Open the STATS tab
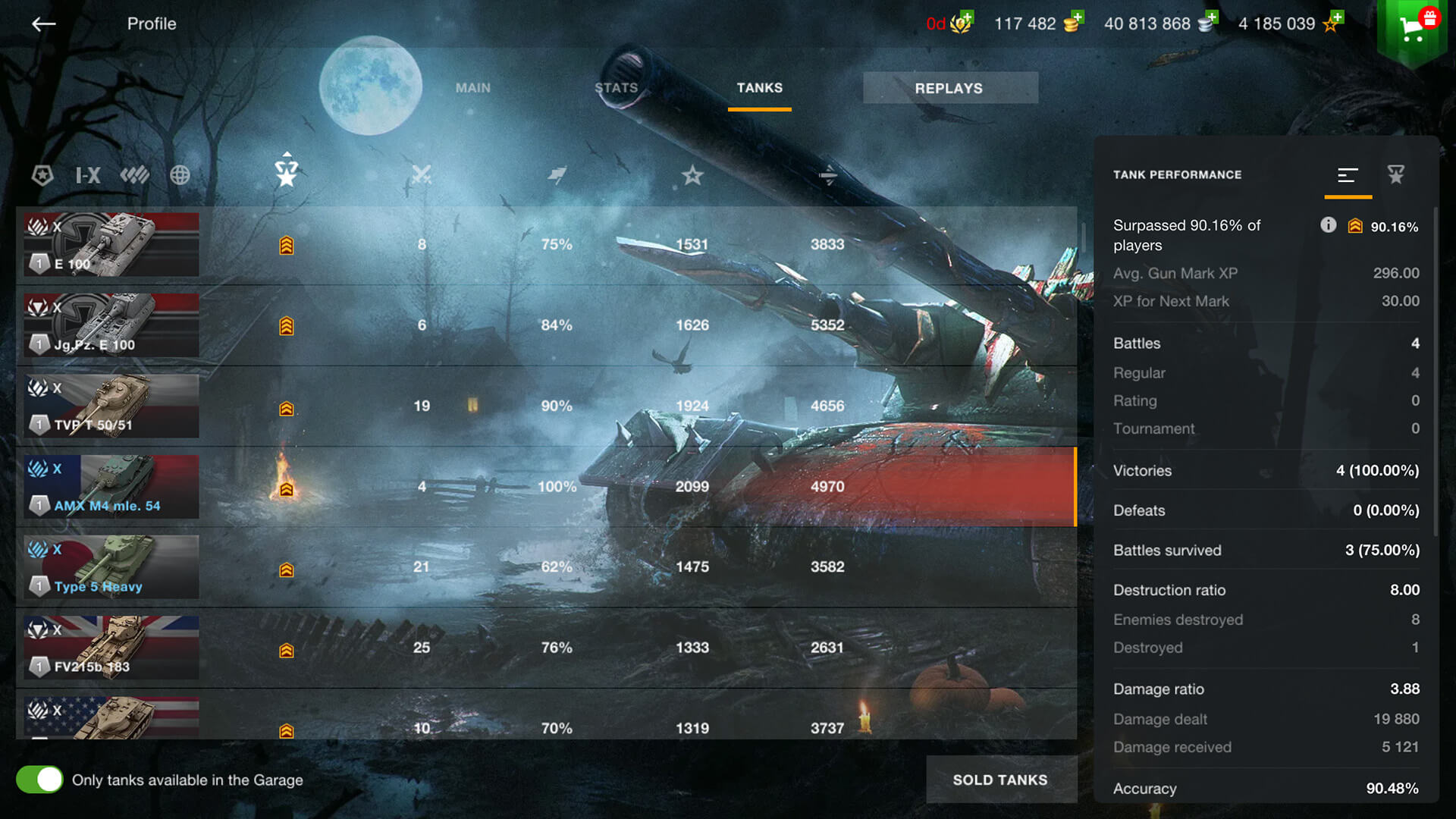The image size is (1456, 819). 616,88
